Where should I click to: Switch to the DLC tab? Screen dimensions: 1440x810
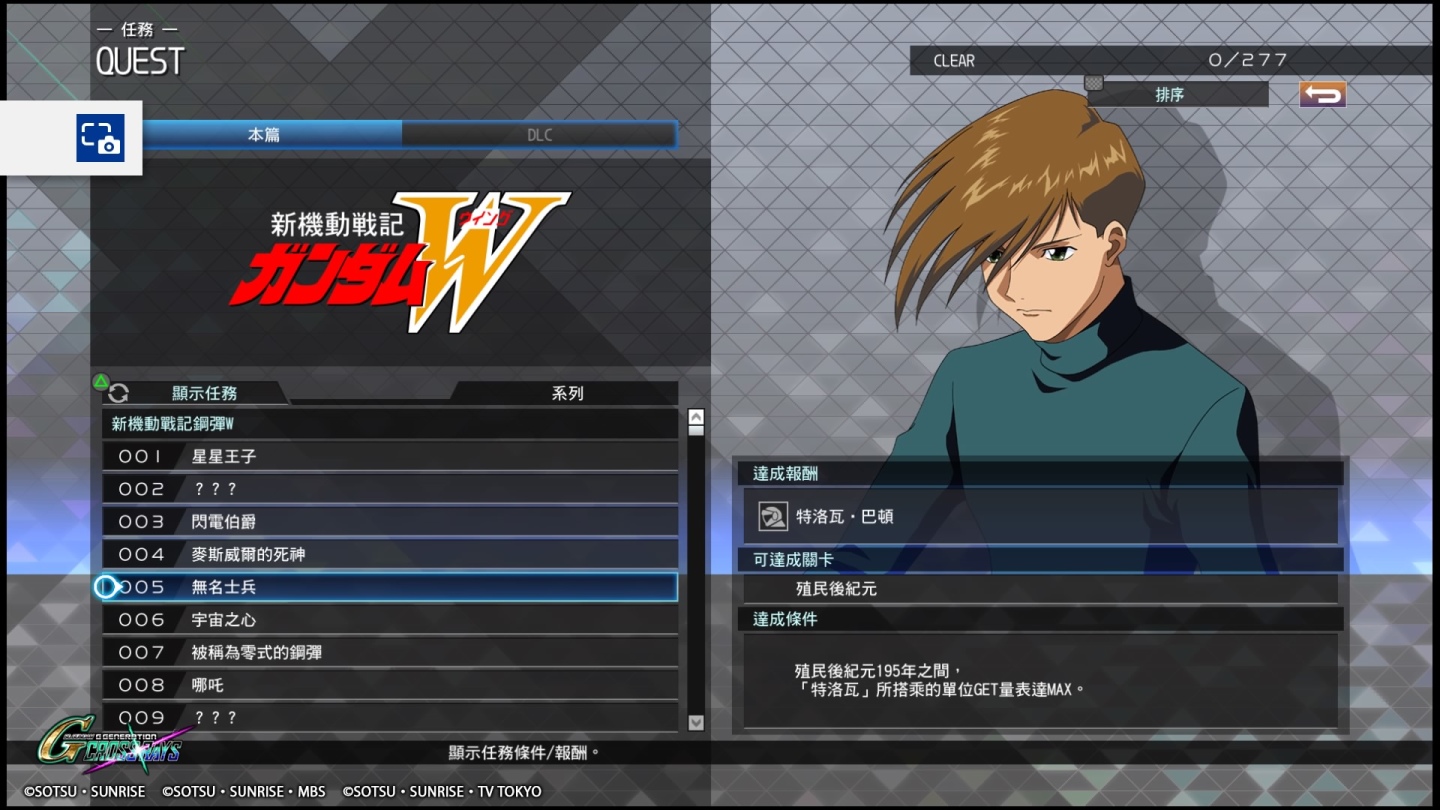(539, 134)
